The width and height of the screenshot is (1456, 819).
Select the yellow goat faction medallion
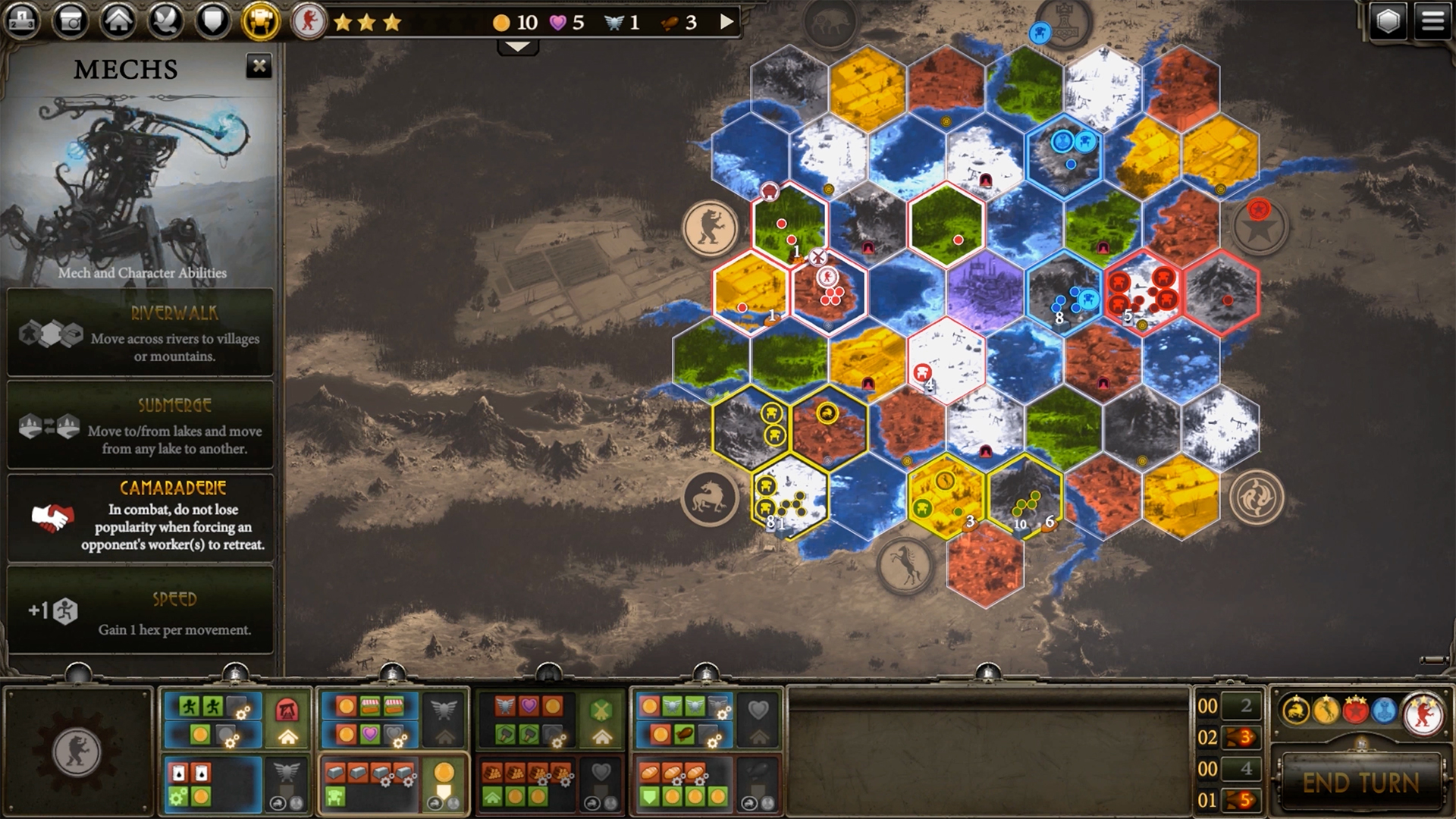pyautogui.click(x=1326, y=709)
